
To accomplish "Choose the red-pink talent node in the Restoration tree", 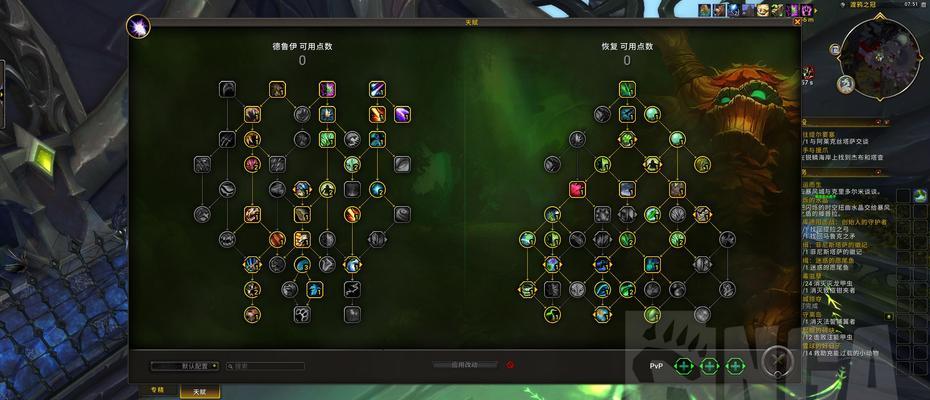I will [577, 188].
